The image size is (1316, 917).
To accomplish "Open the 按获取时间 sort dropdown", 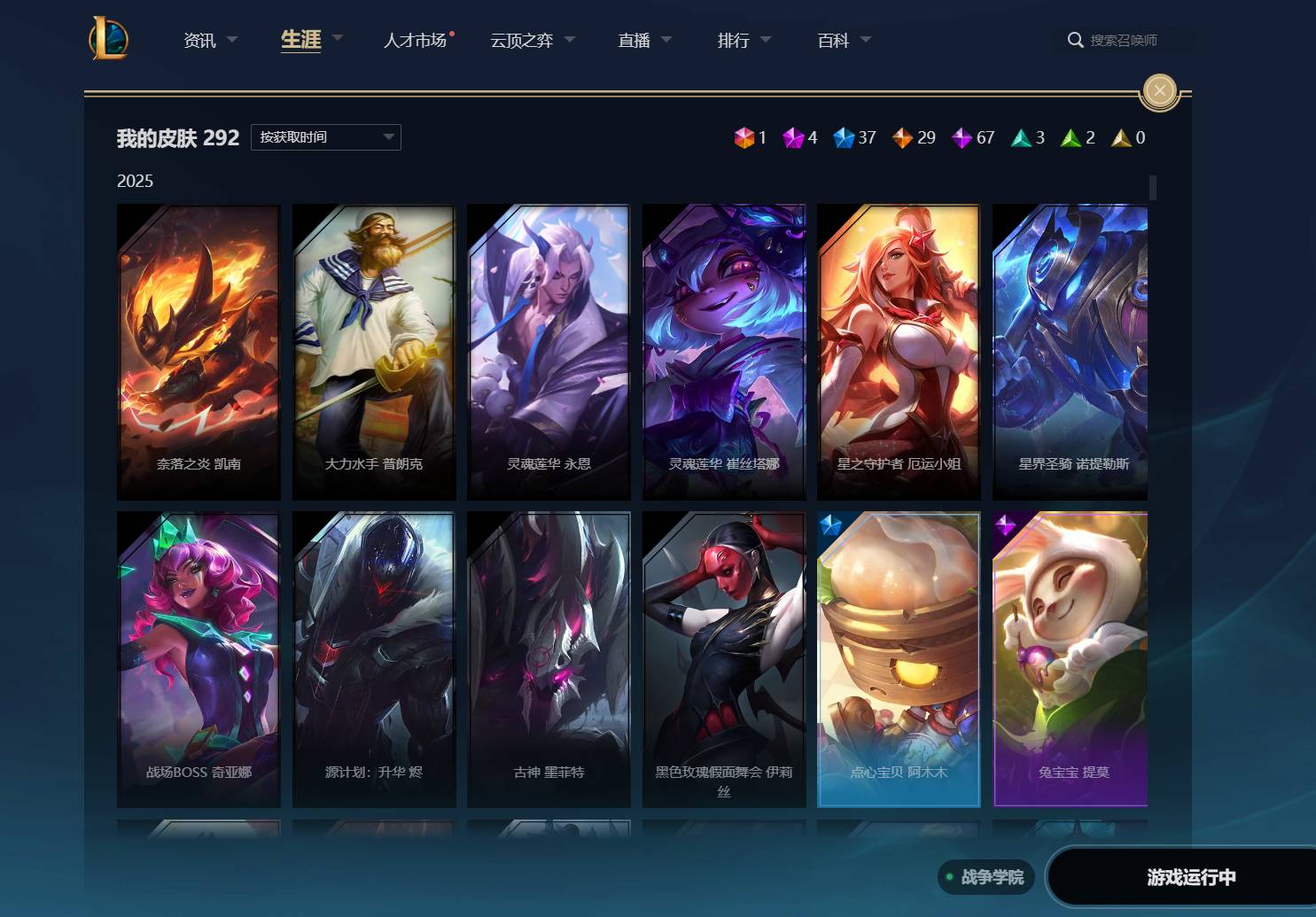I will coord(325,136).
